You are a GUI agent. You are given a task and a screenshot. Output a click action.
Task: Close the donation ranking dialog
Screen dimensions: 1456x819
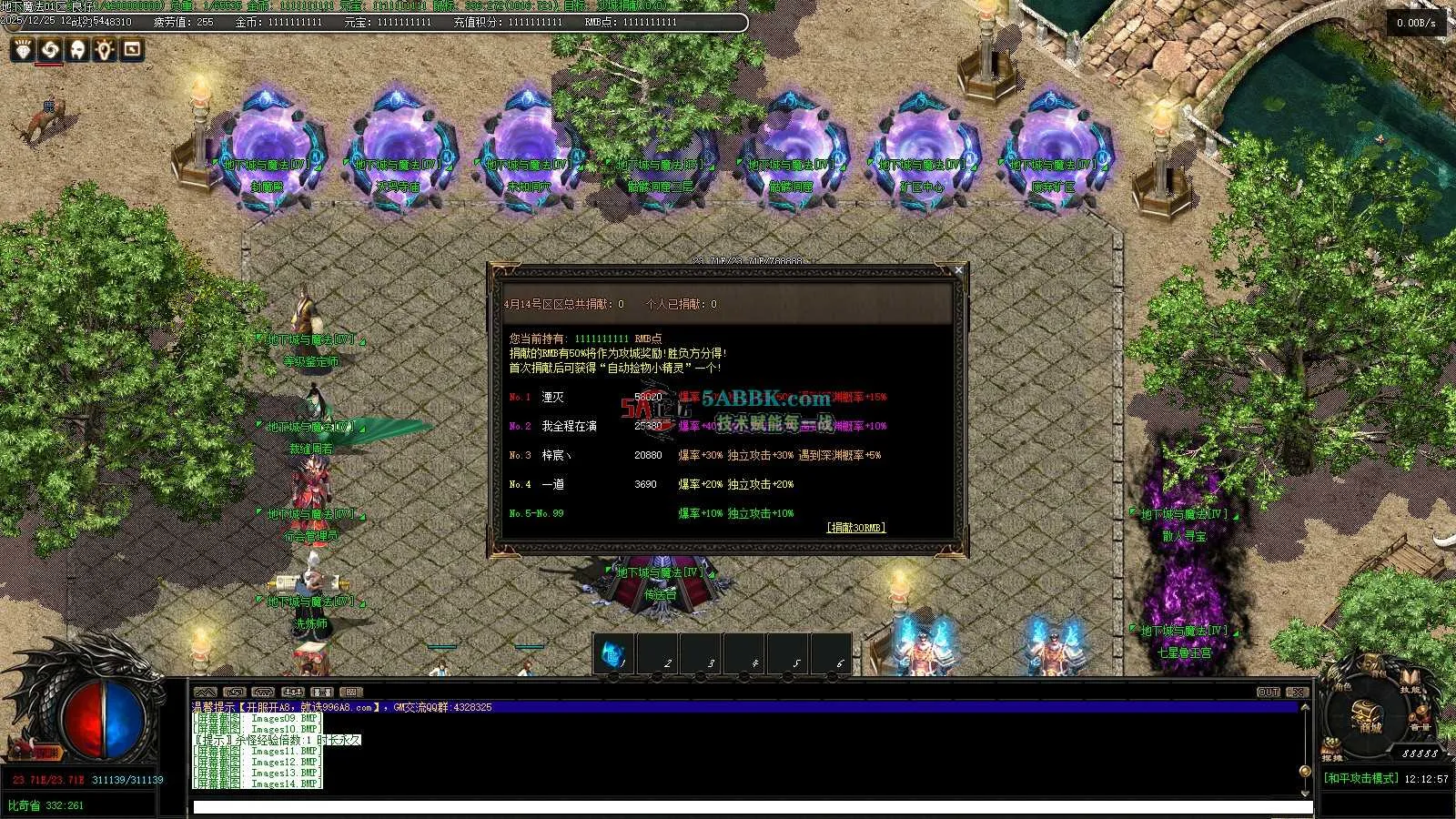tap(958, 269)
